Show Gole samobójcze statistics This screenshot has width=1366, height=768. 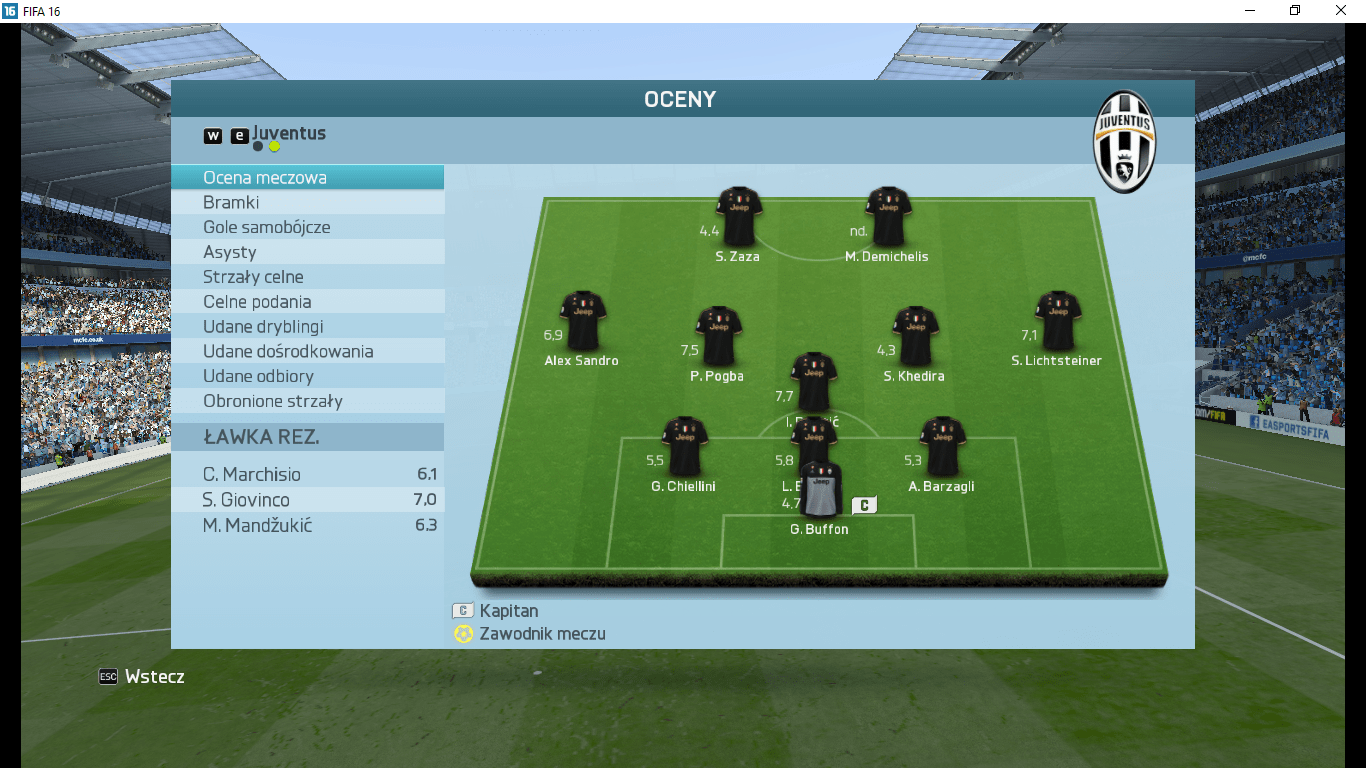(307, 228)
